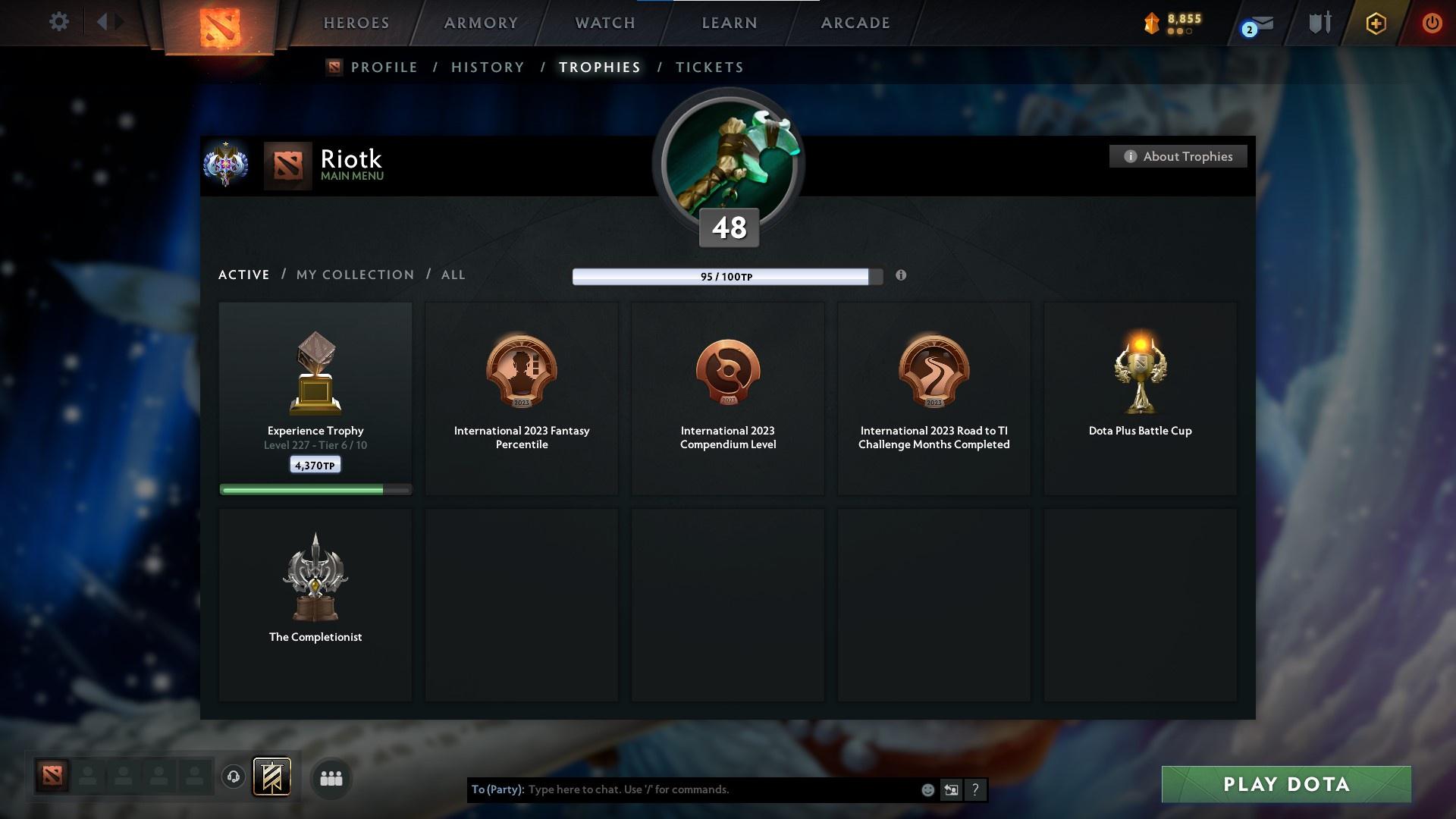Open the chat wheel icon beside the emoticon

point(952,789)
